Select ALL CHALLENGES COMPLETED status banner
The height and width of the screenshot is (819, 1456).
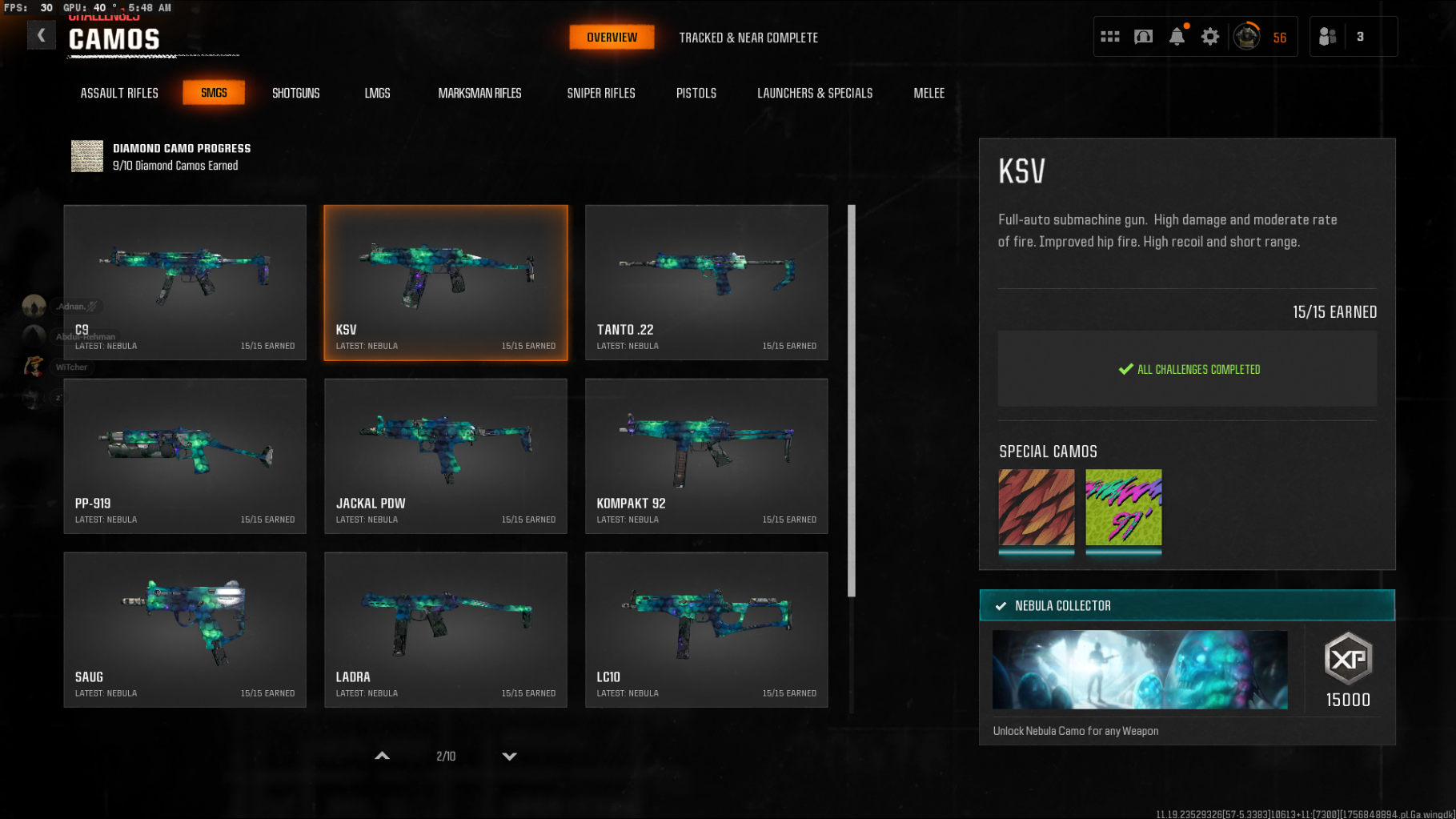pyautogui.click(x=1187, y=369)
